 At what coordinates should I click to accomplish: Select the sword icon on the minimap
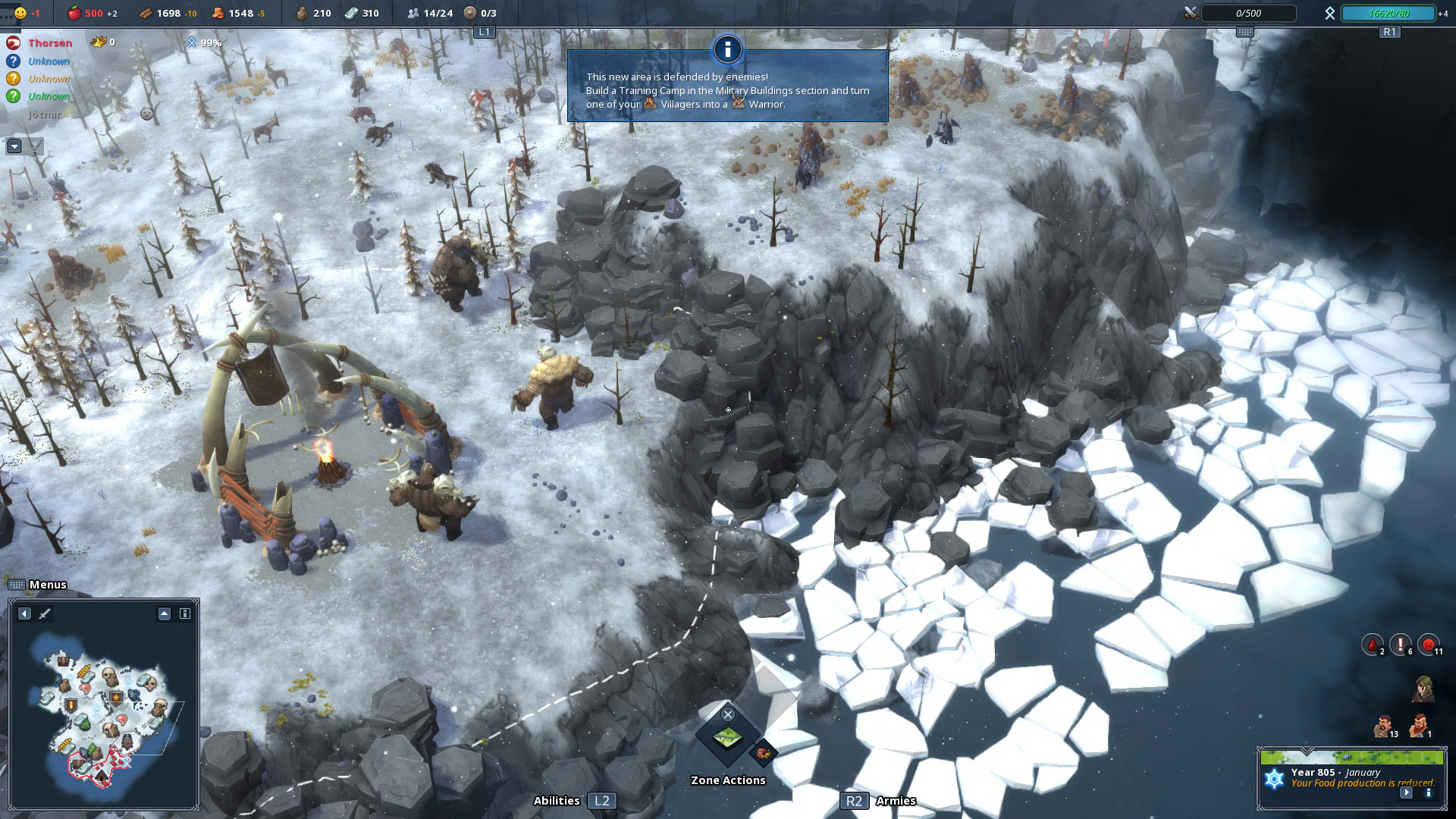pos(44,614)
